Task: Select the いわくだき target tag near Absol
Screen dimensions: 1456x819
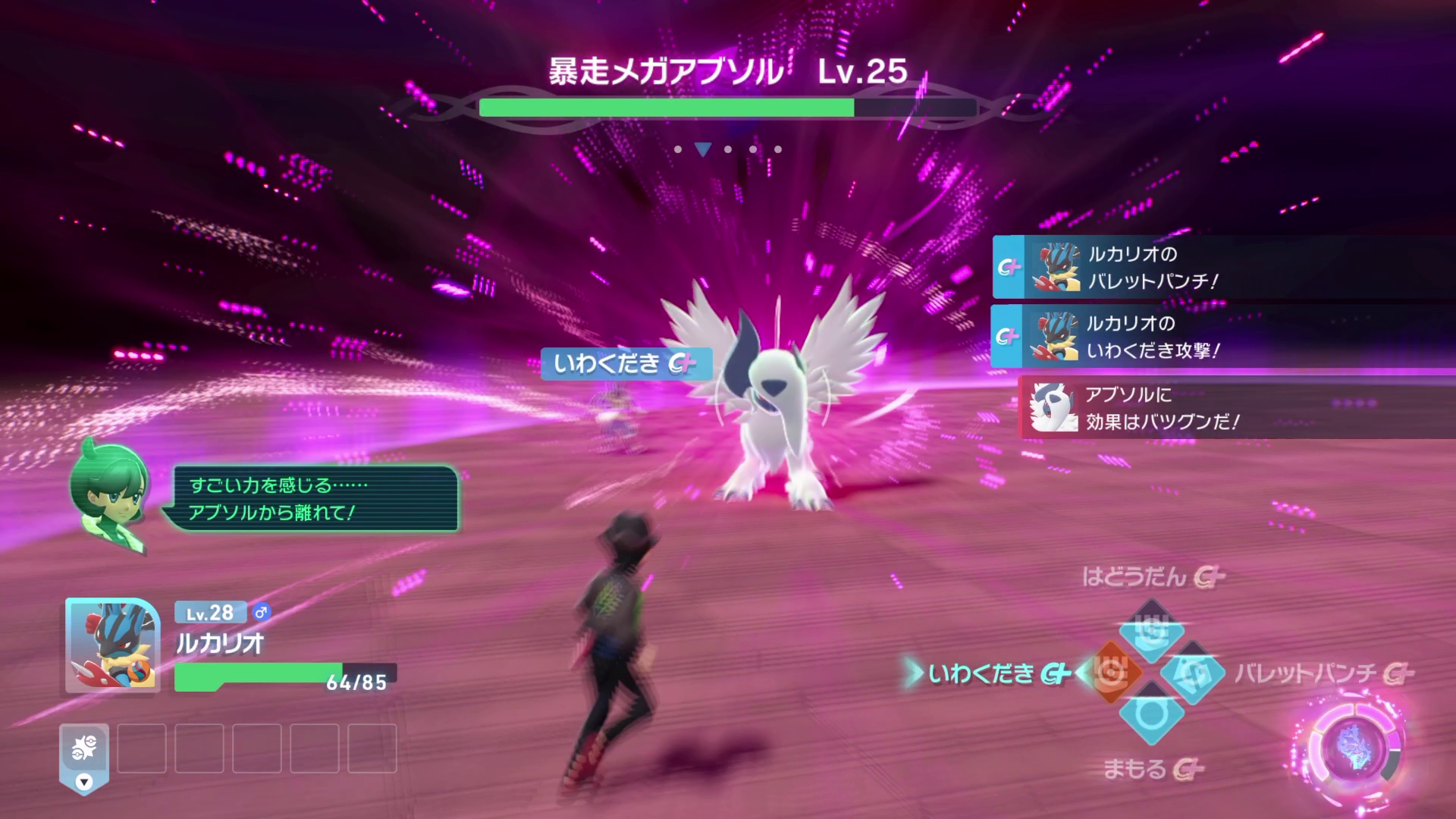Action: tap(626, 364)
